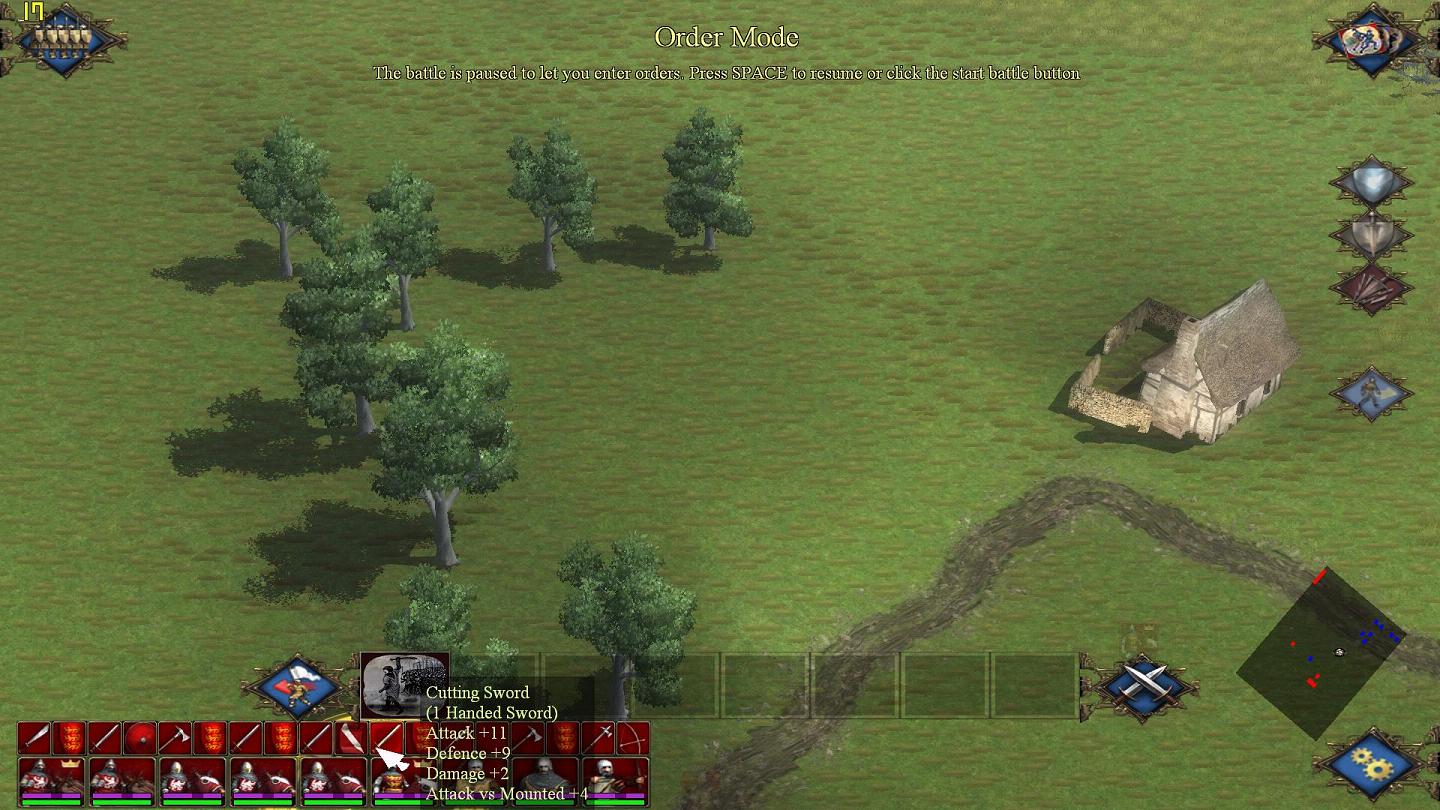
Task: Select the archer unit card
Action: [x=616, y=780]
